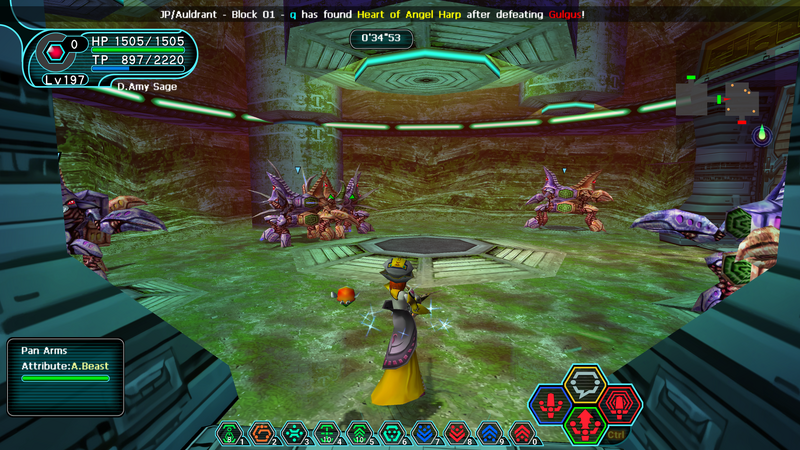Click the green flame compass icon
This screenshot has height=450, width=800.
point(761,133)
